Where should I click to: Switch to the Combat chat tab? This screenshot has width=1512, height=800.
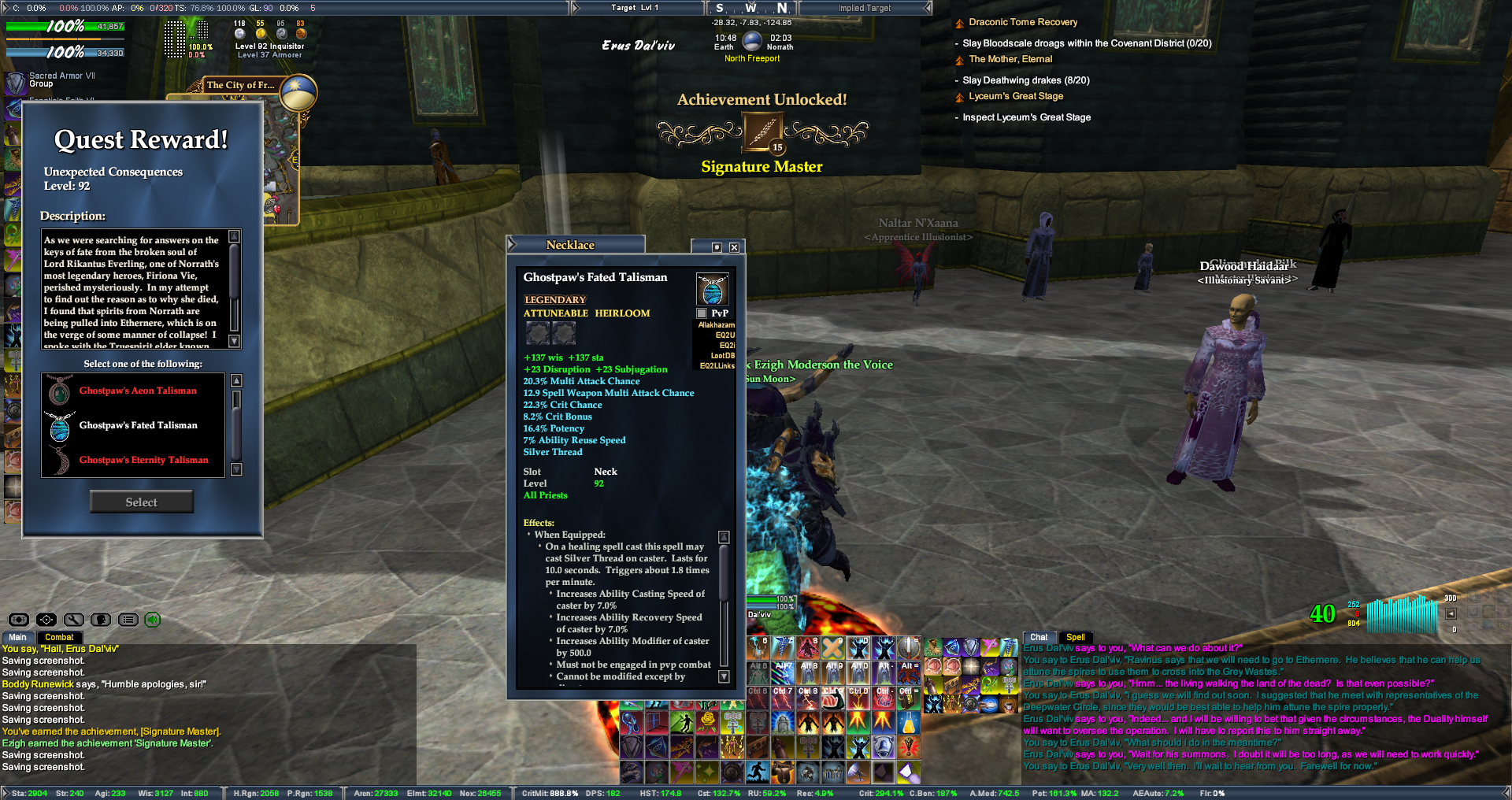[59, 638]
